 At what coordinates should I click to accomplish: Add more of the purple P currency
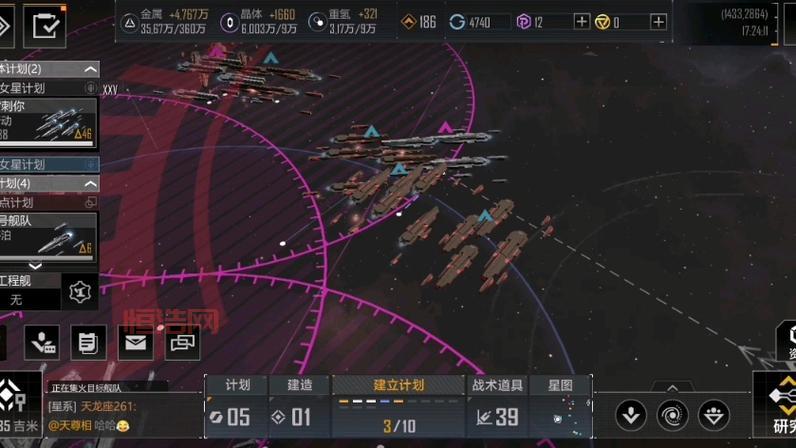(x=582, y=22)
